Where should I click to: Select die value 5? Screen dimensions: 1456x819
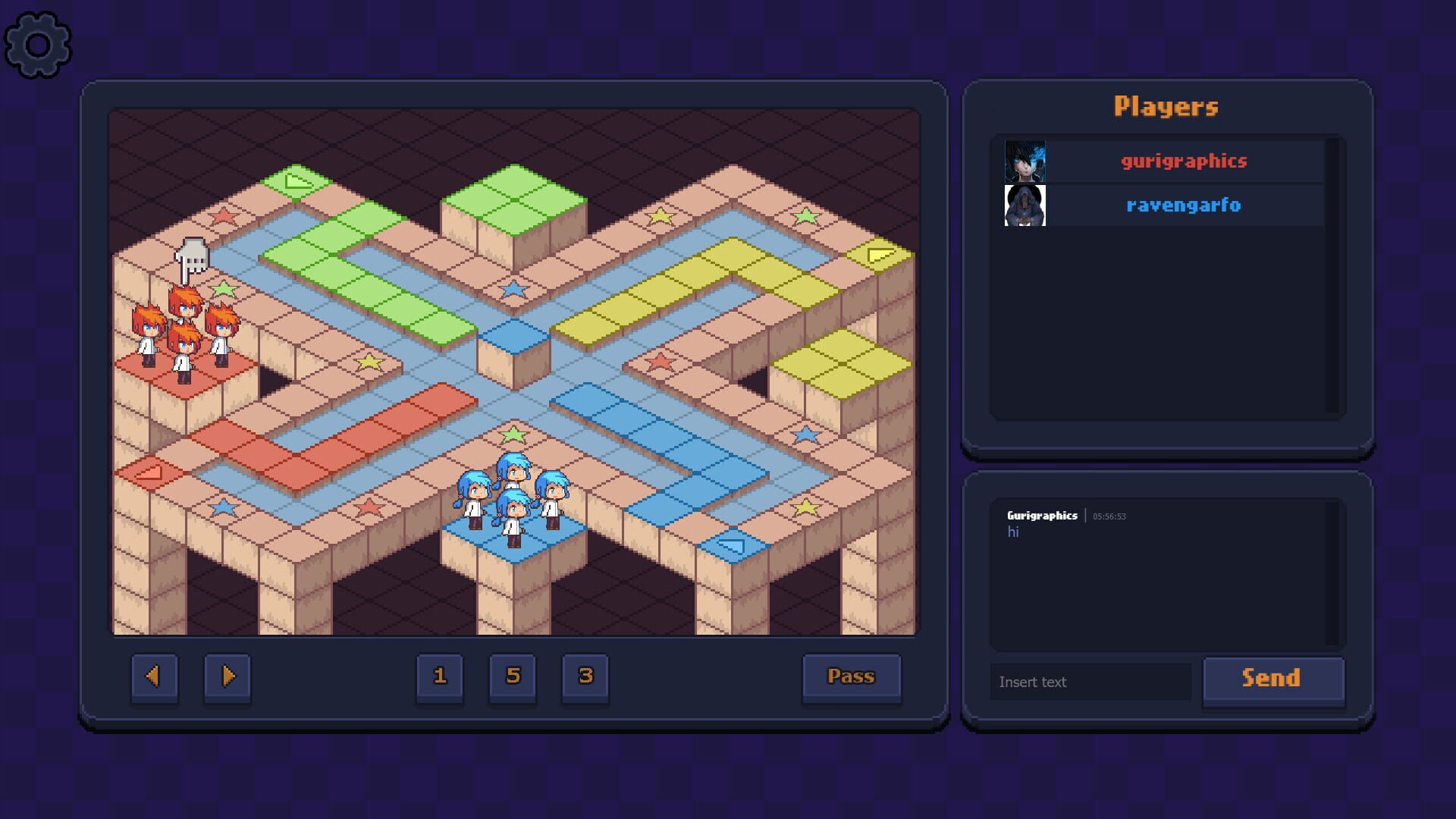(x=512, y=677)
